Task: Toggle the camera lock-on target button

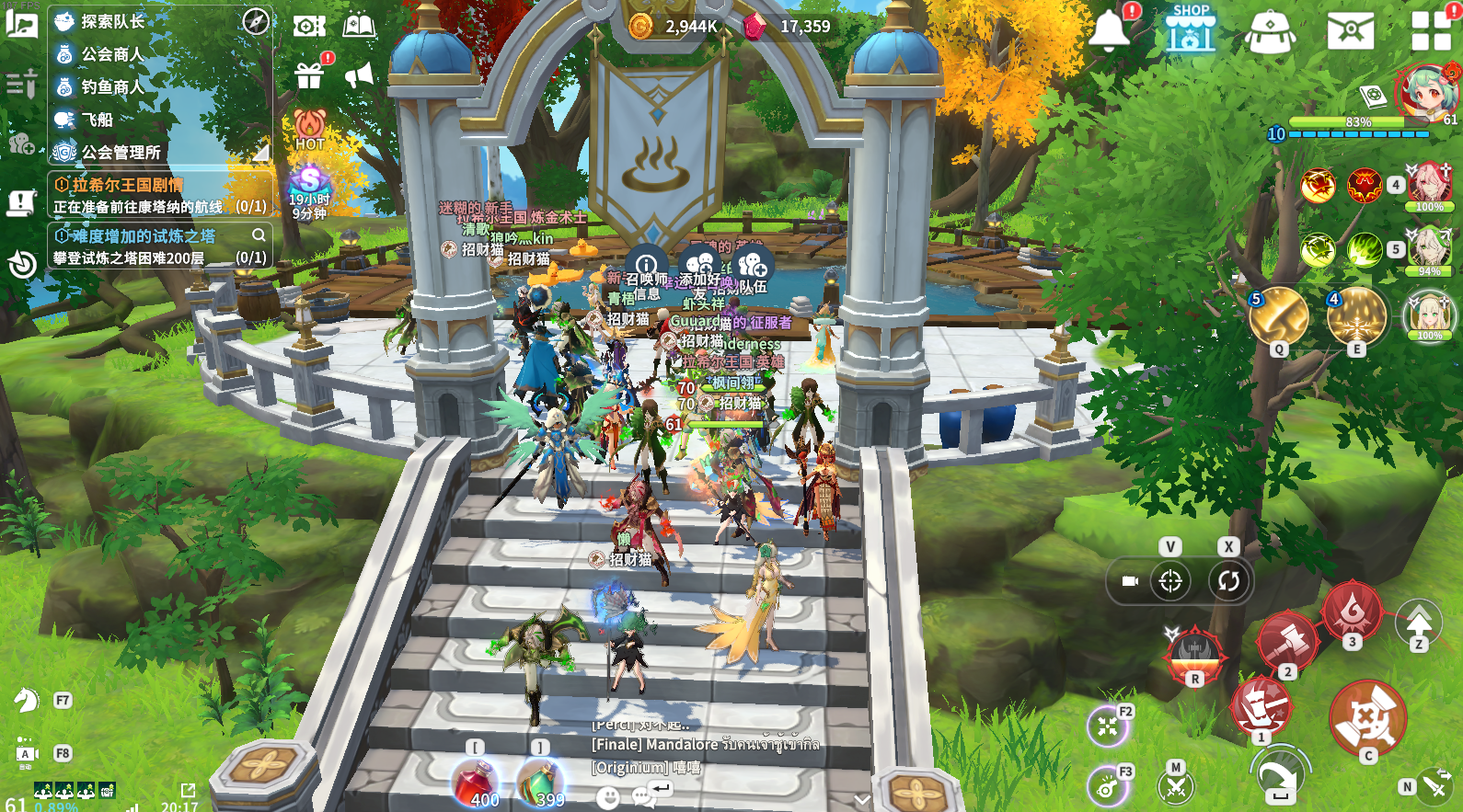Action: pos(1170,581)
